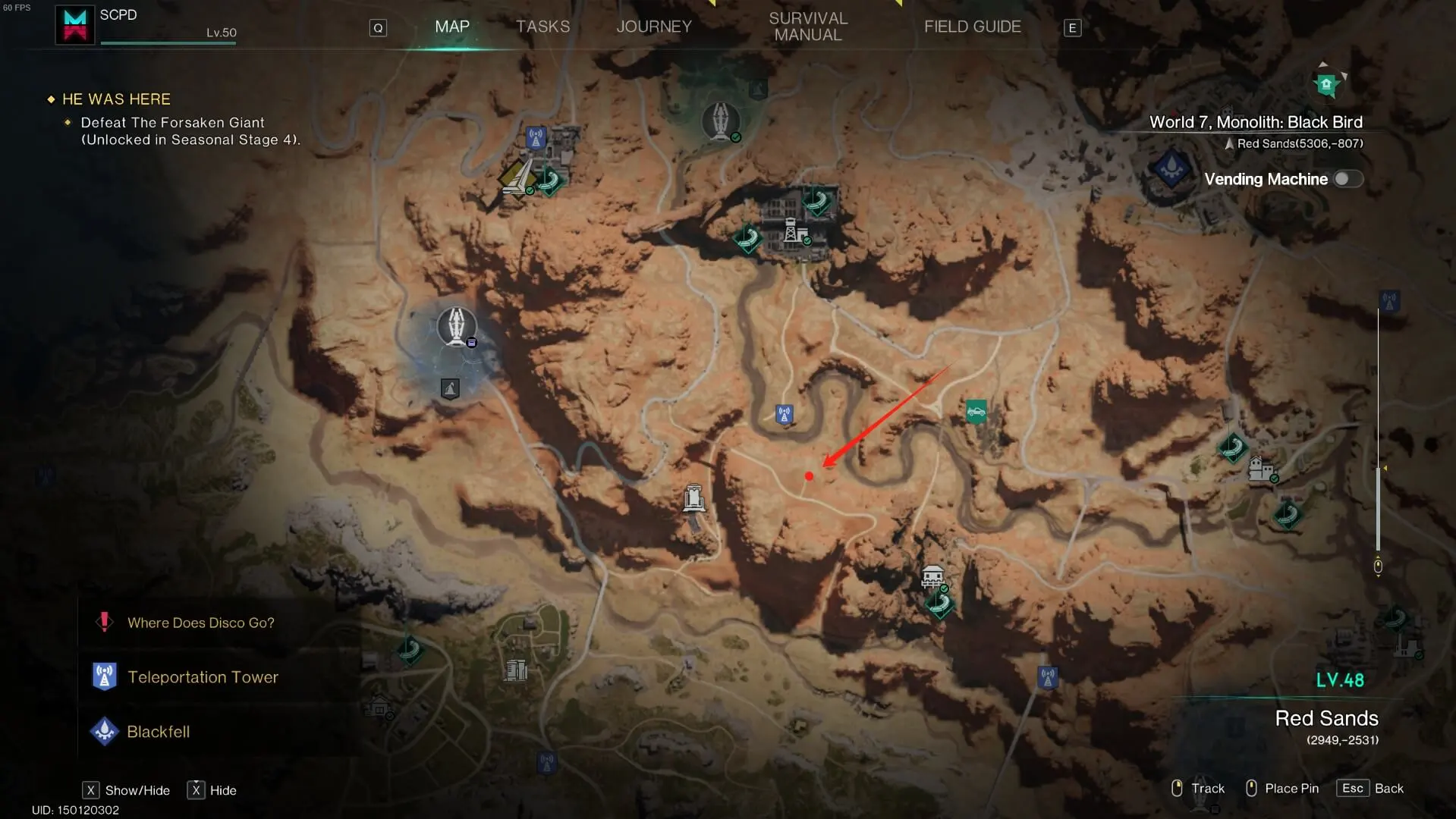Choose the Blackfell legend entry
The height and width of the screenshot is (819, 1456).
(158, 732)
